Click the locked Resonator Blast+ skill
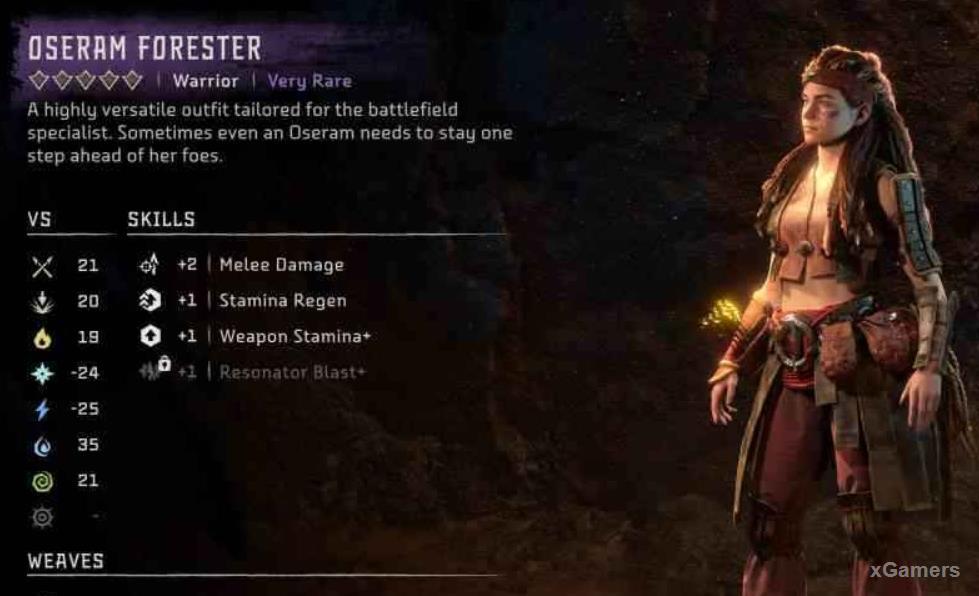The image size is (979, 596). (292, 372)
